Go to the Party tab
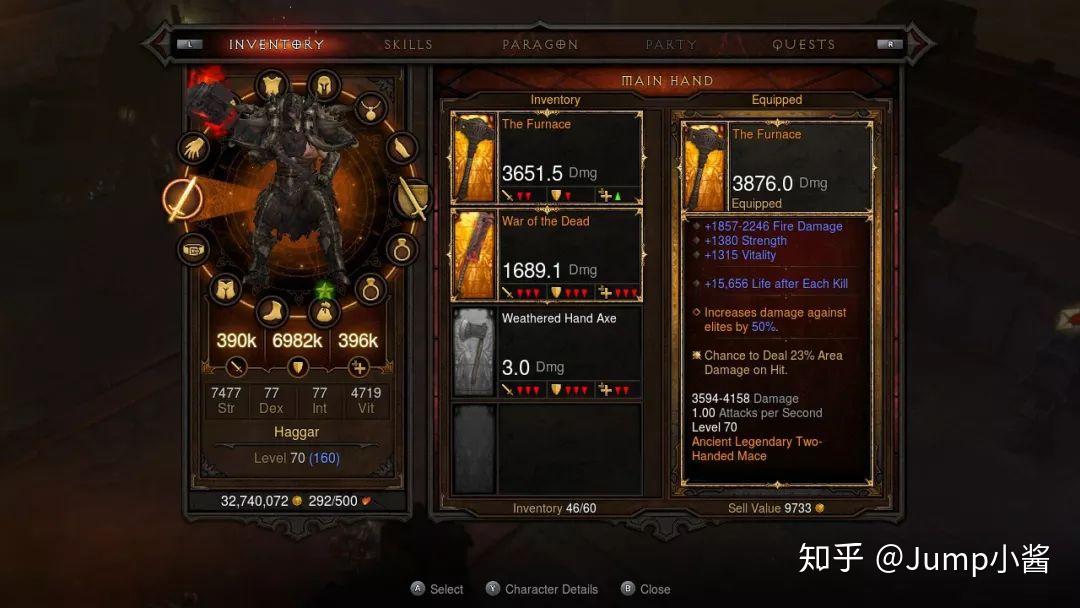This screenshot has width=1080, height=608. coord(671,44)
